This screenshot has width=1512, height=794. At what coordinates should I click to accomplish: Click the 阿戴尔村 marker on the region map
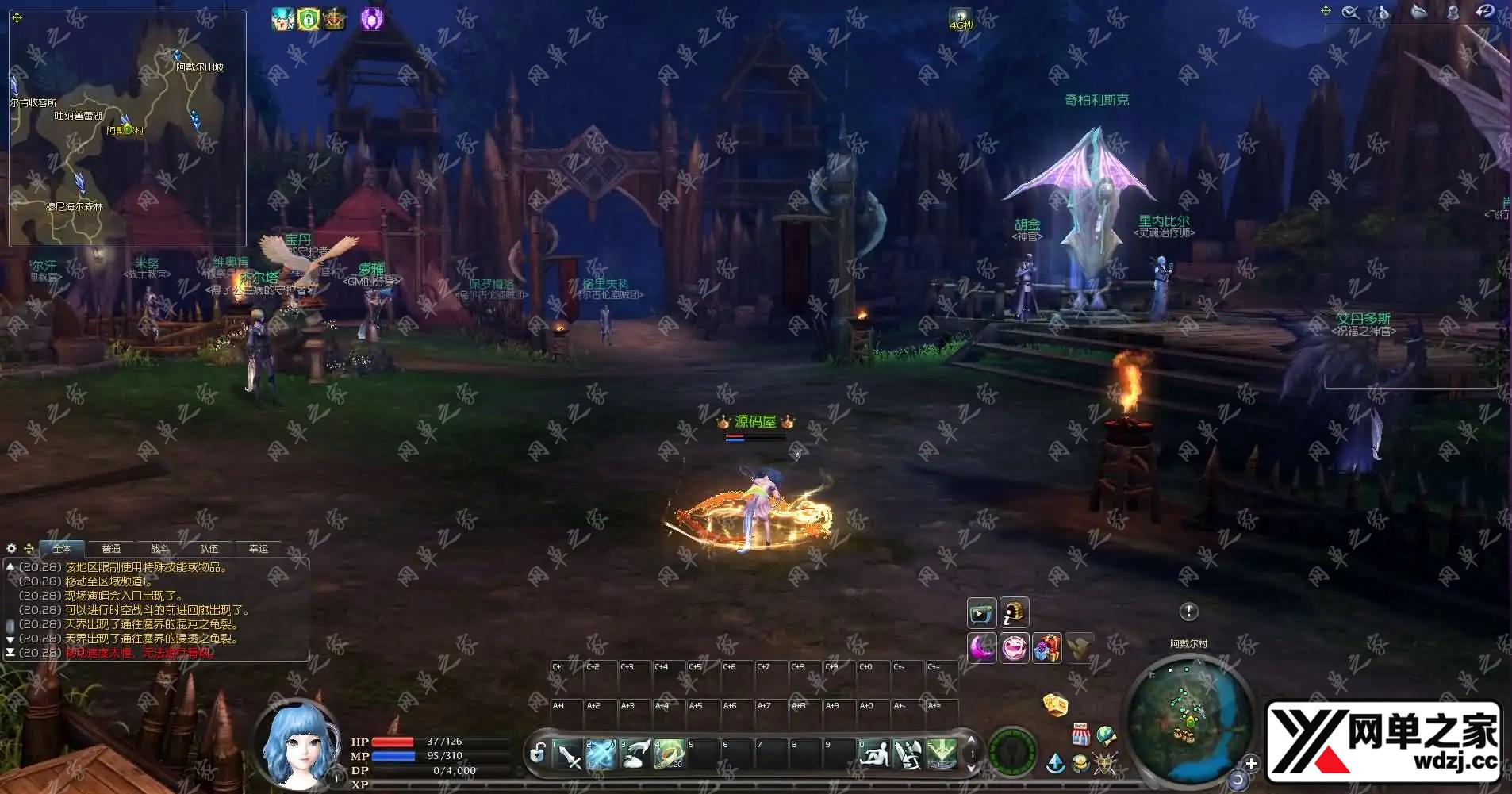pos(128,129)
